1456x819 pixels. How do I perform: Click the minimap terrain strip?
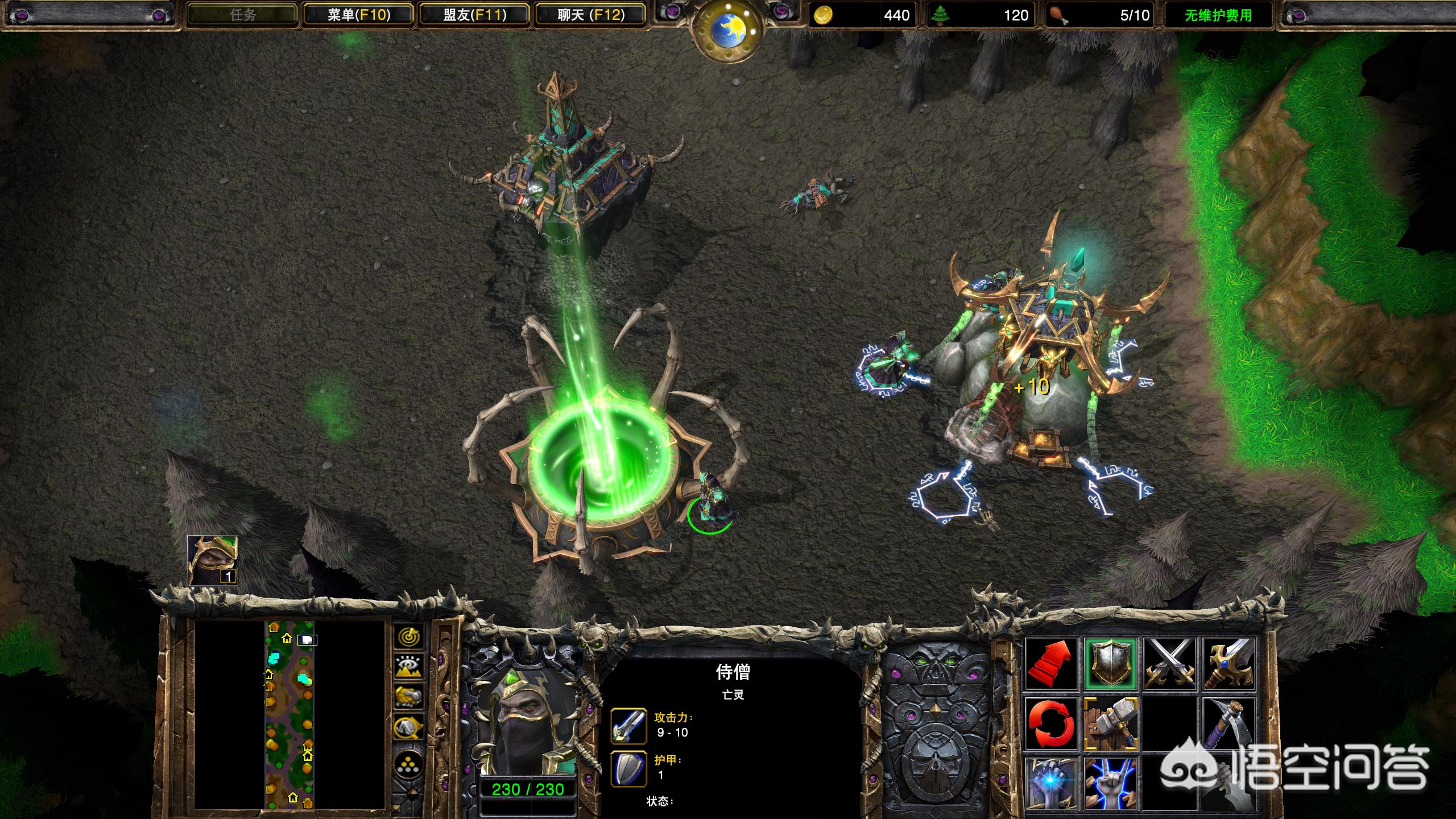[289, 714]
